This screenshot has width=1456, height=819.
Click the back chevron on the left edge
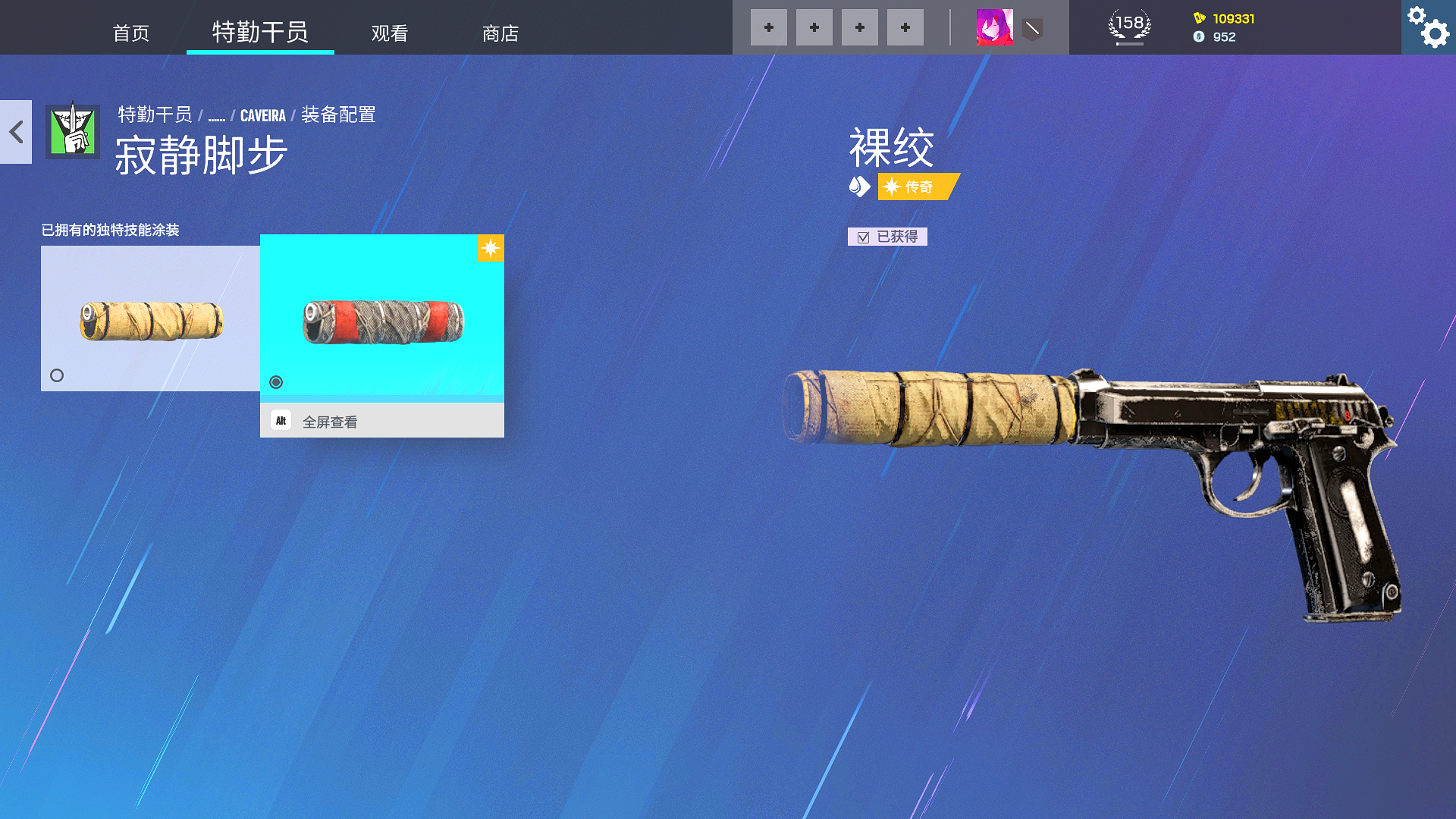15,133
